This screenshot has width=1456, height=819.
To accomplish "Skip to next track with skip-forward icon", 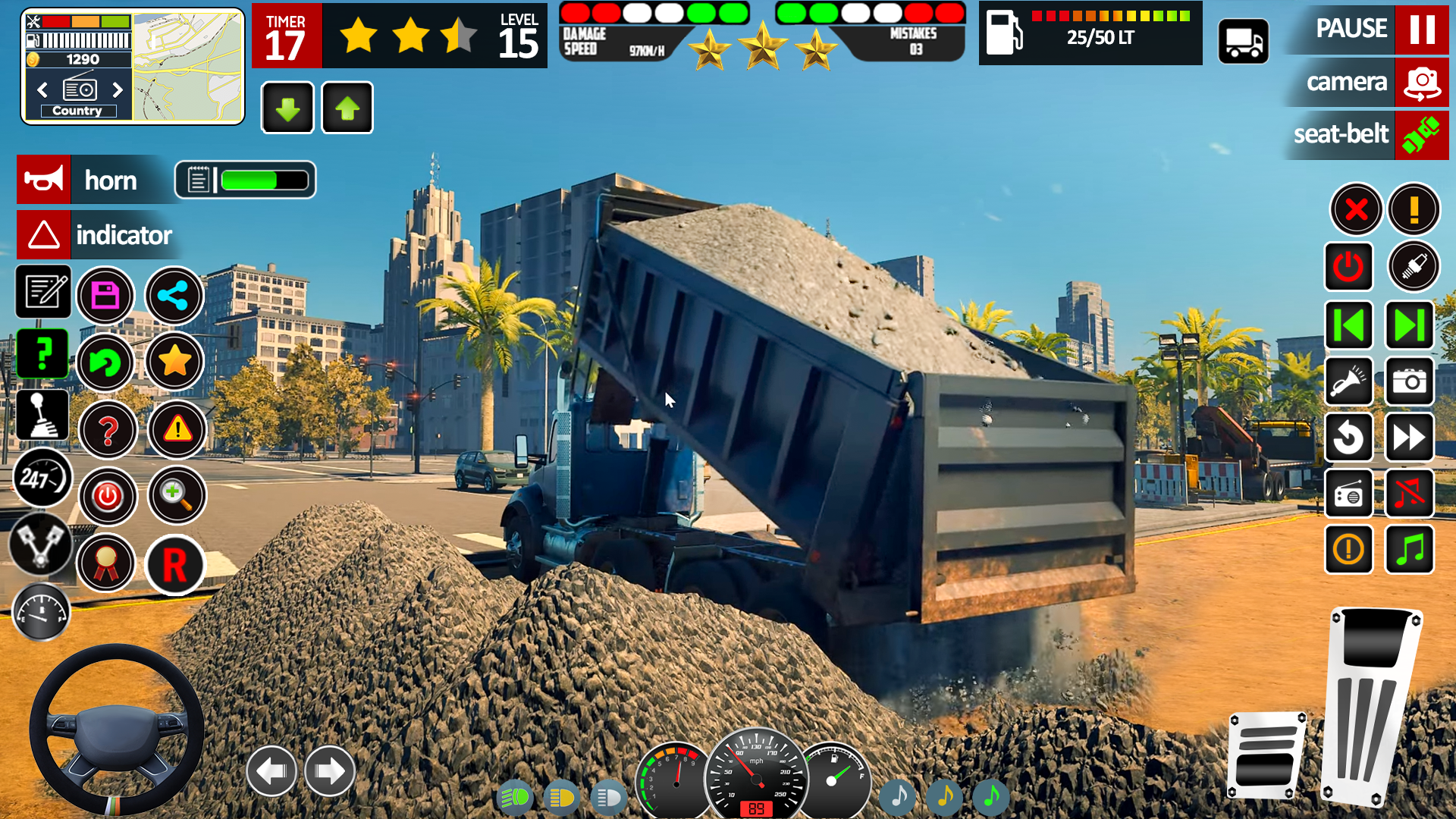I will 1409,325.
